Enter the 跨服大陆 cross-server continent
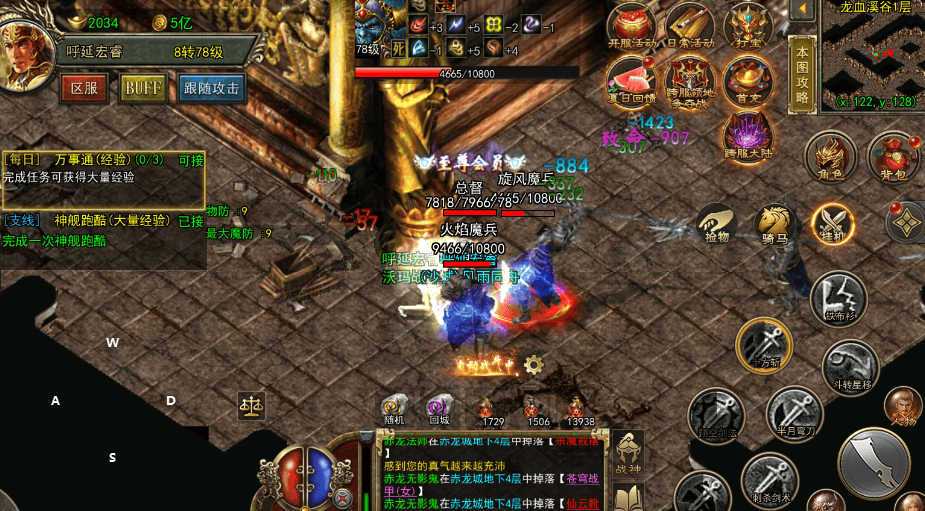 tap(747, 135)
